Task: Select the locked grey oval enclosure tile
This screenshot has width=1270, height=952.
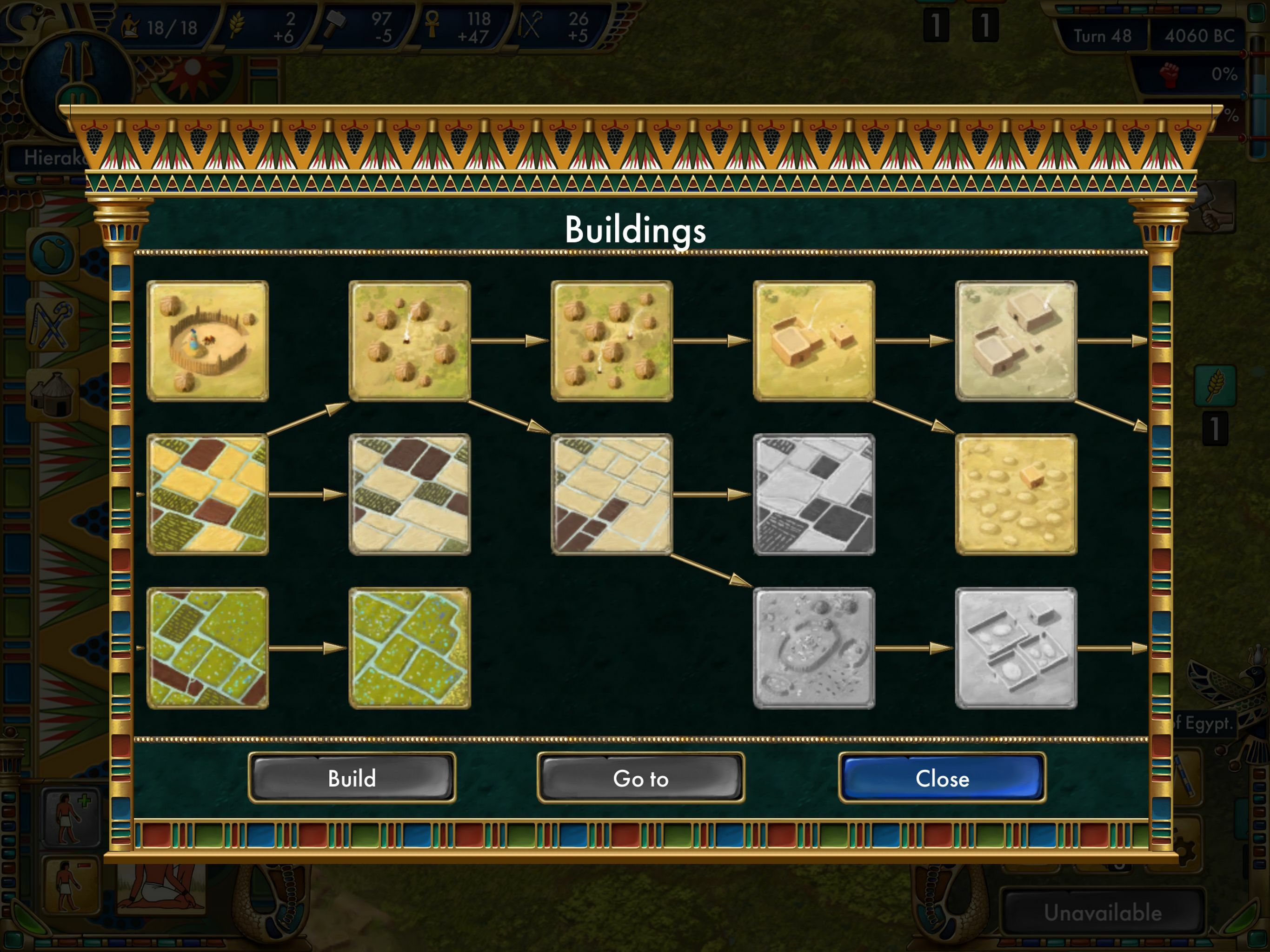Action: point(813,648)
